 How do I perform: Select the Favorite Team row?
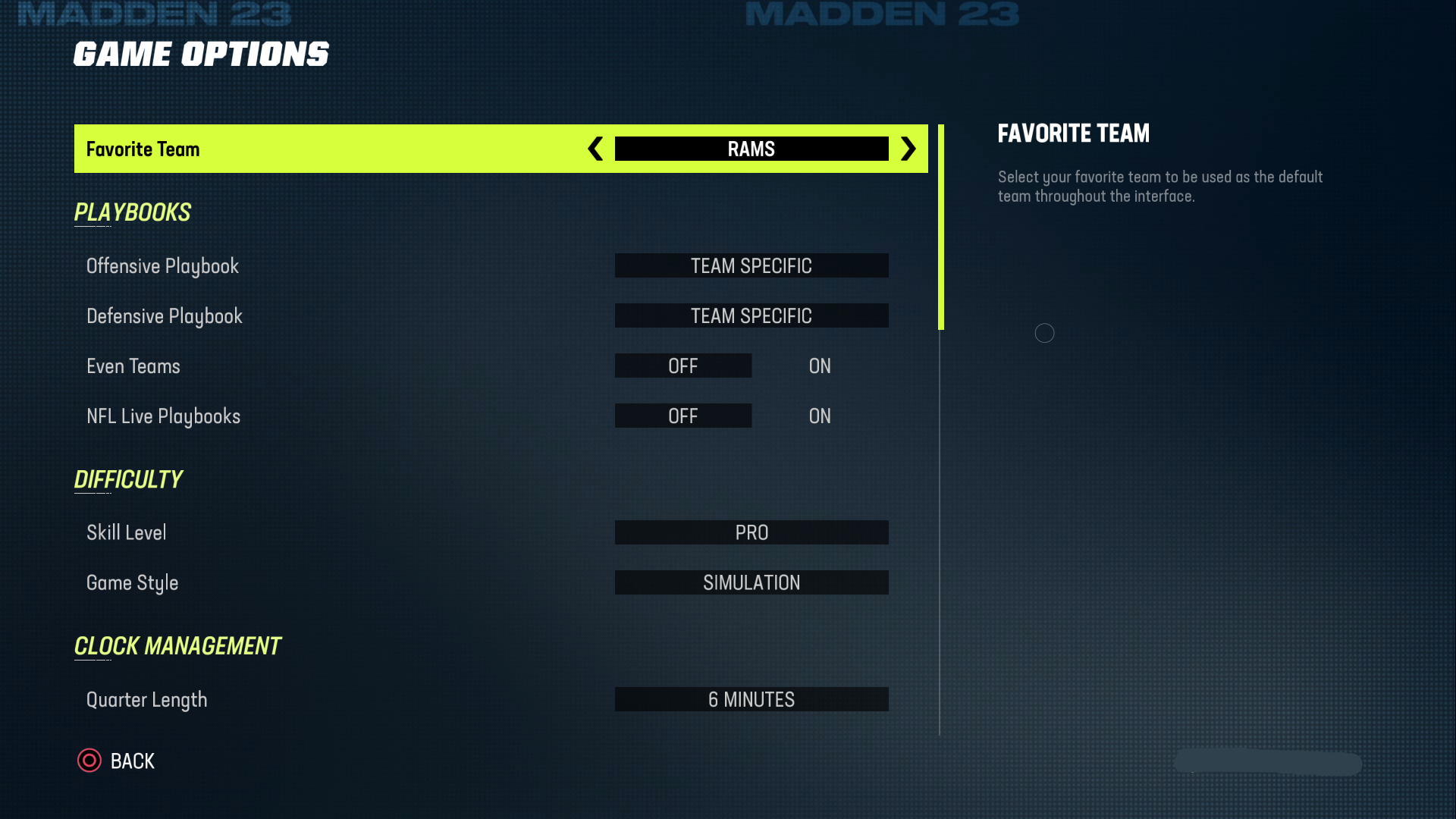(x=303, y=149)
